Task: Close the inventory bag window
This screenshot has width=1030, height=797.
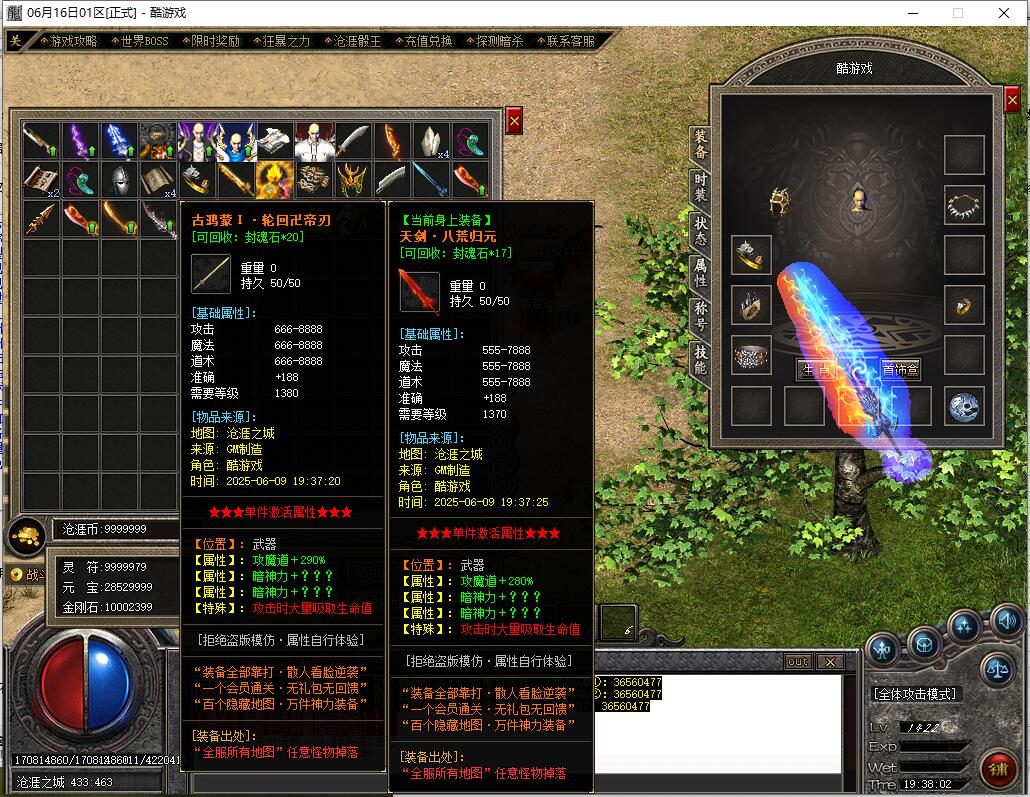Action: pos(514,120)
